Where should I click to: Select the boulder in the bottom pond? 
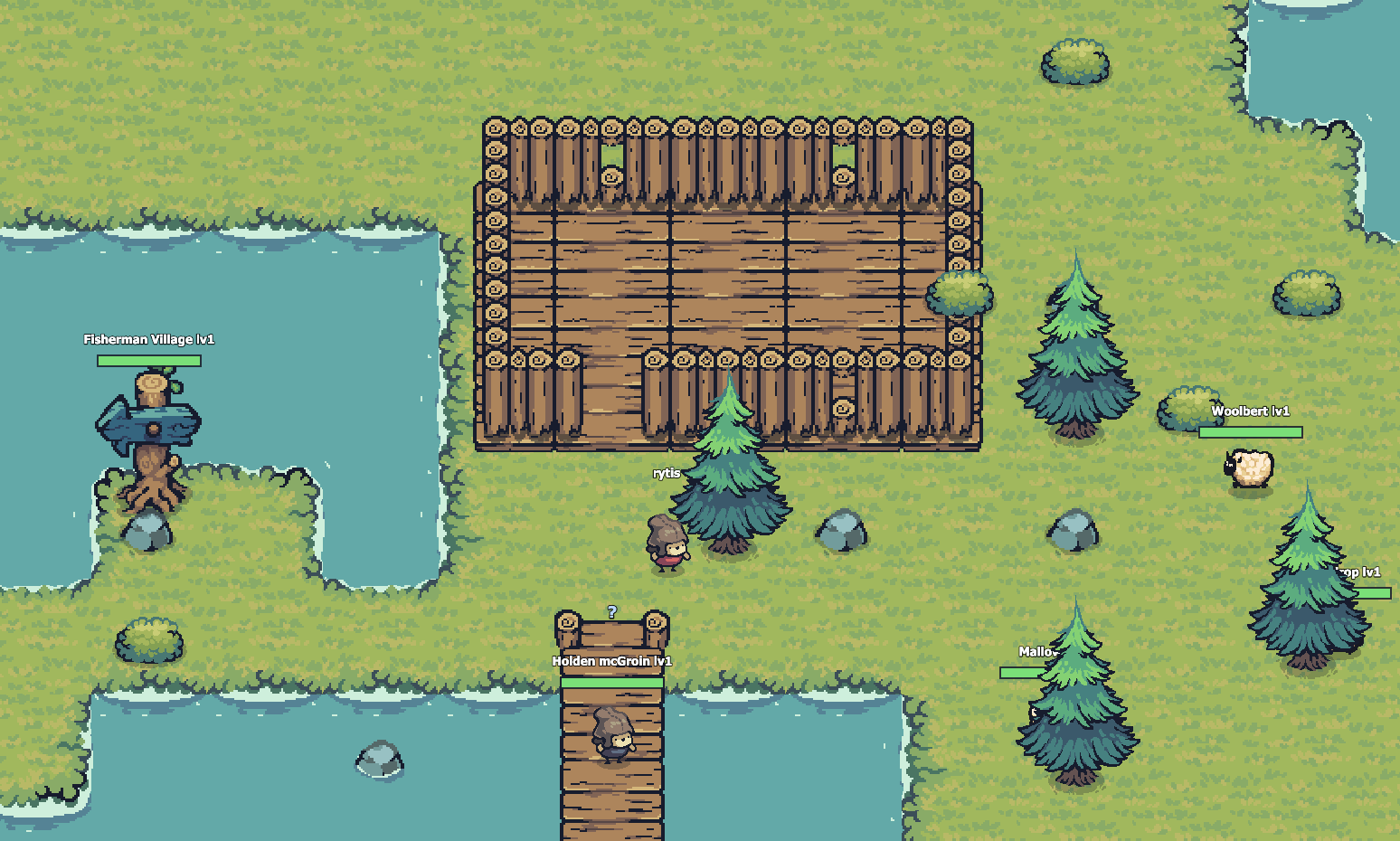pos(379,762)
